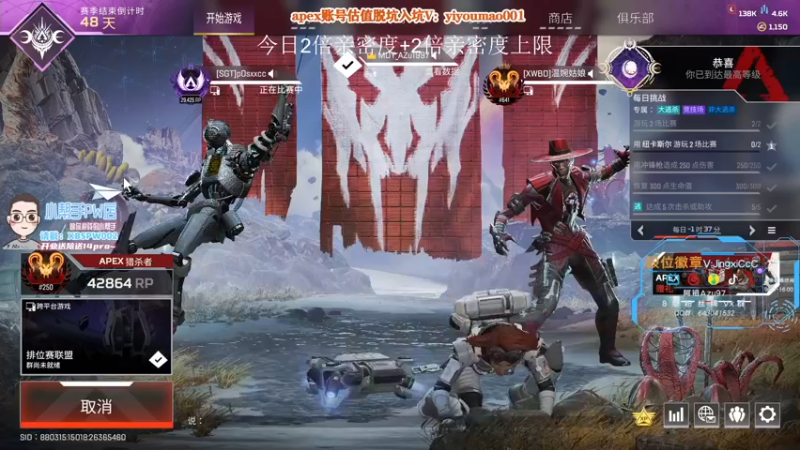Show the bar chart stats icon
Image resolution: width=800 pixels, height=450 pixels.
tap(677, 413)
